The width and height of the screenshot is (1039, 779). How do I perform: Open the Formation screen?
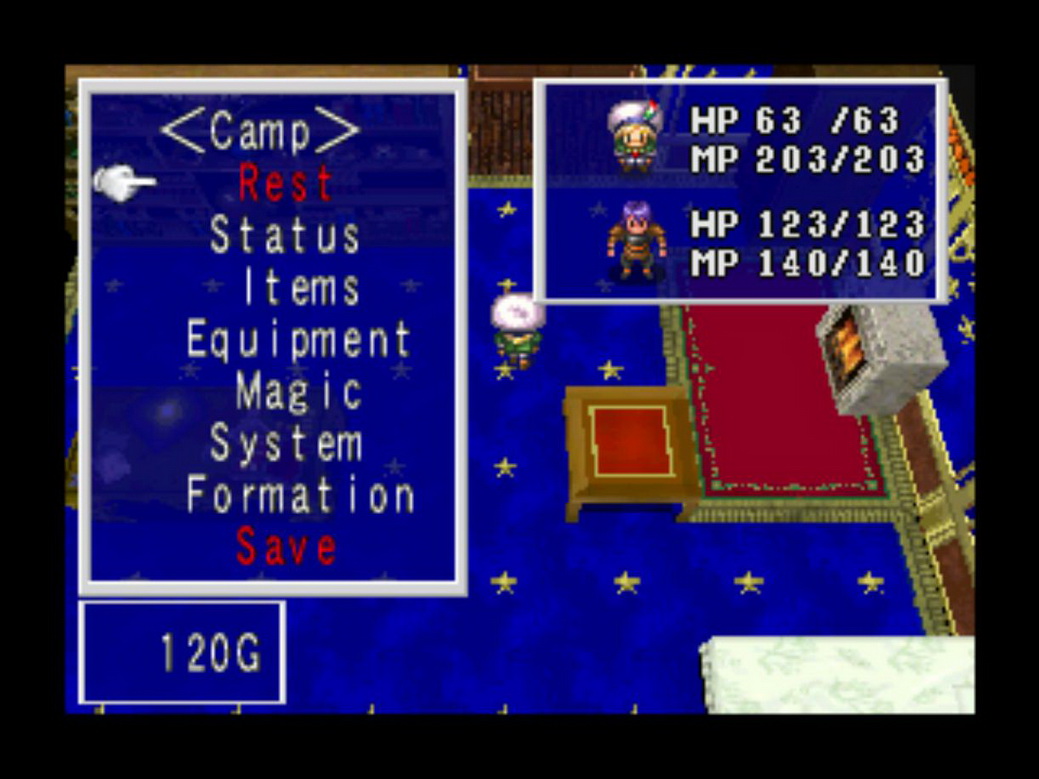click(300, 496)
